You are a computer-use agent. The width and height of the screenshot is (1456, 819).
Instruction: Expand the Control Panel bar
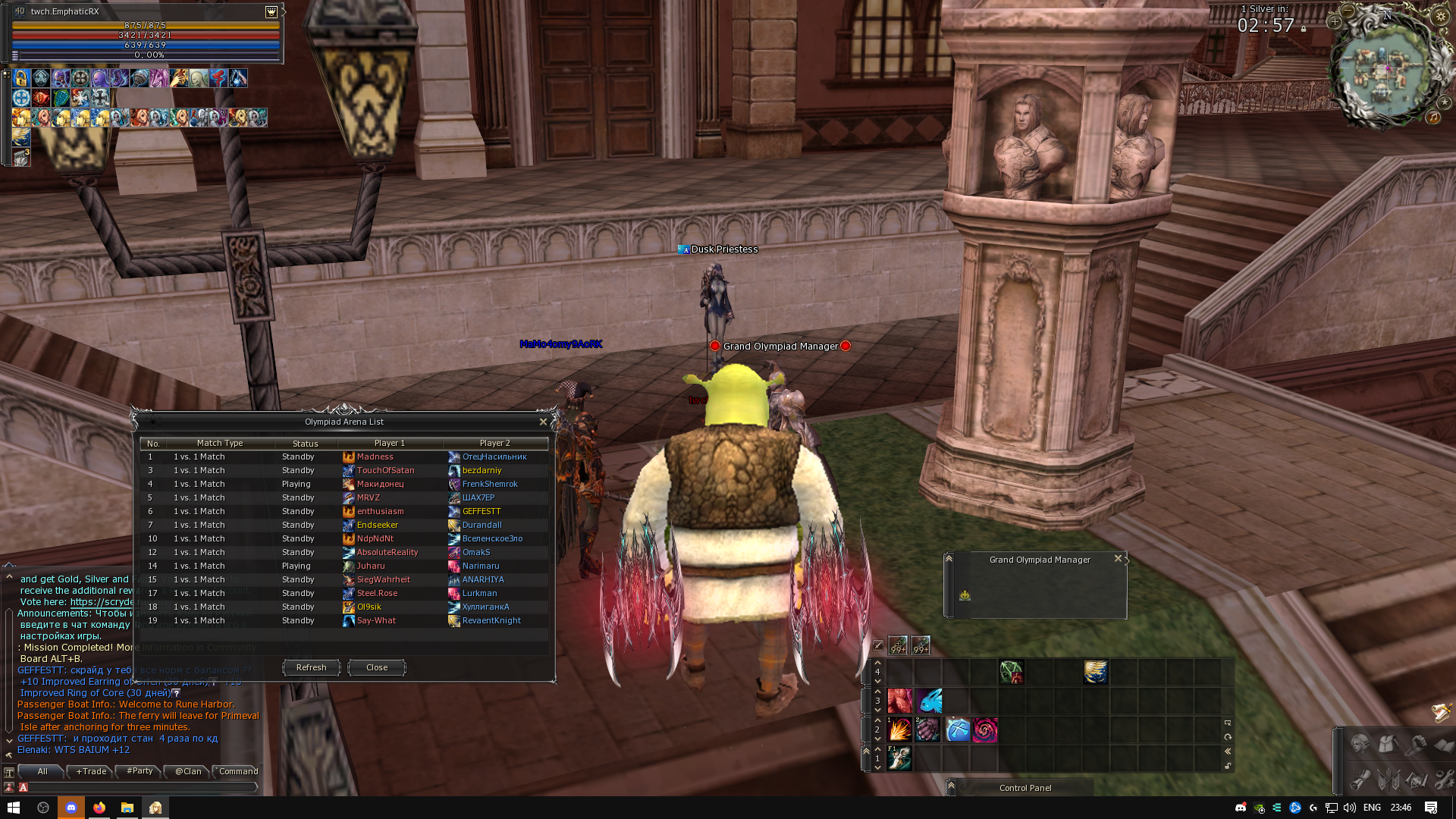(x=951, y=787)
